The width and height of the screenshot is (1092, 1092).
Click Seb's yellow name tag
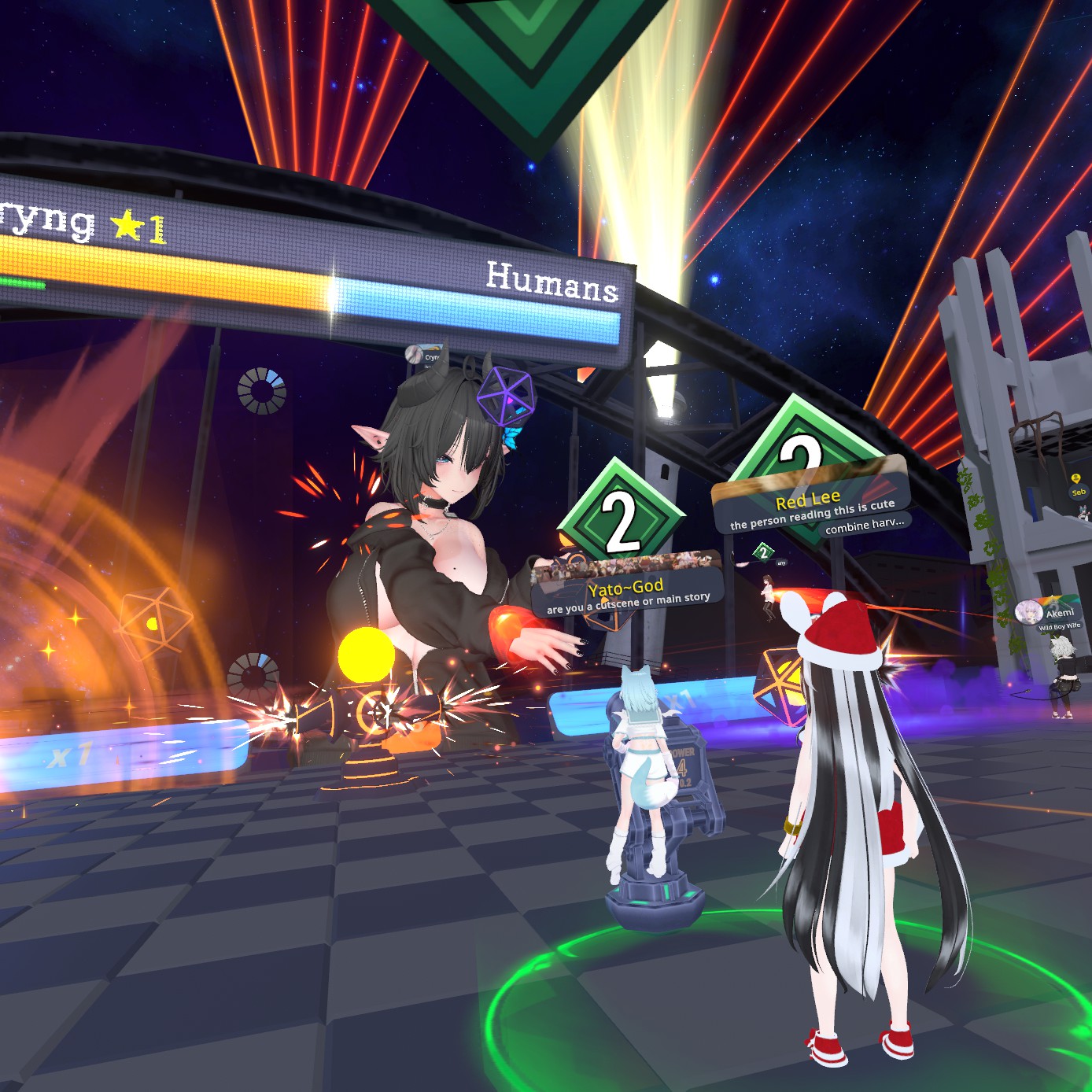(1078, 492)
